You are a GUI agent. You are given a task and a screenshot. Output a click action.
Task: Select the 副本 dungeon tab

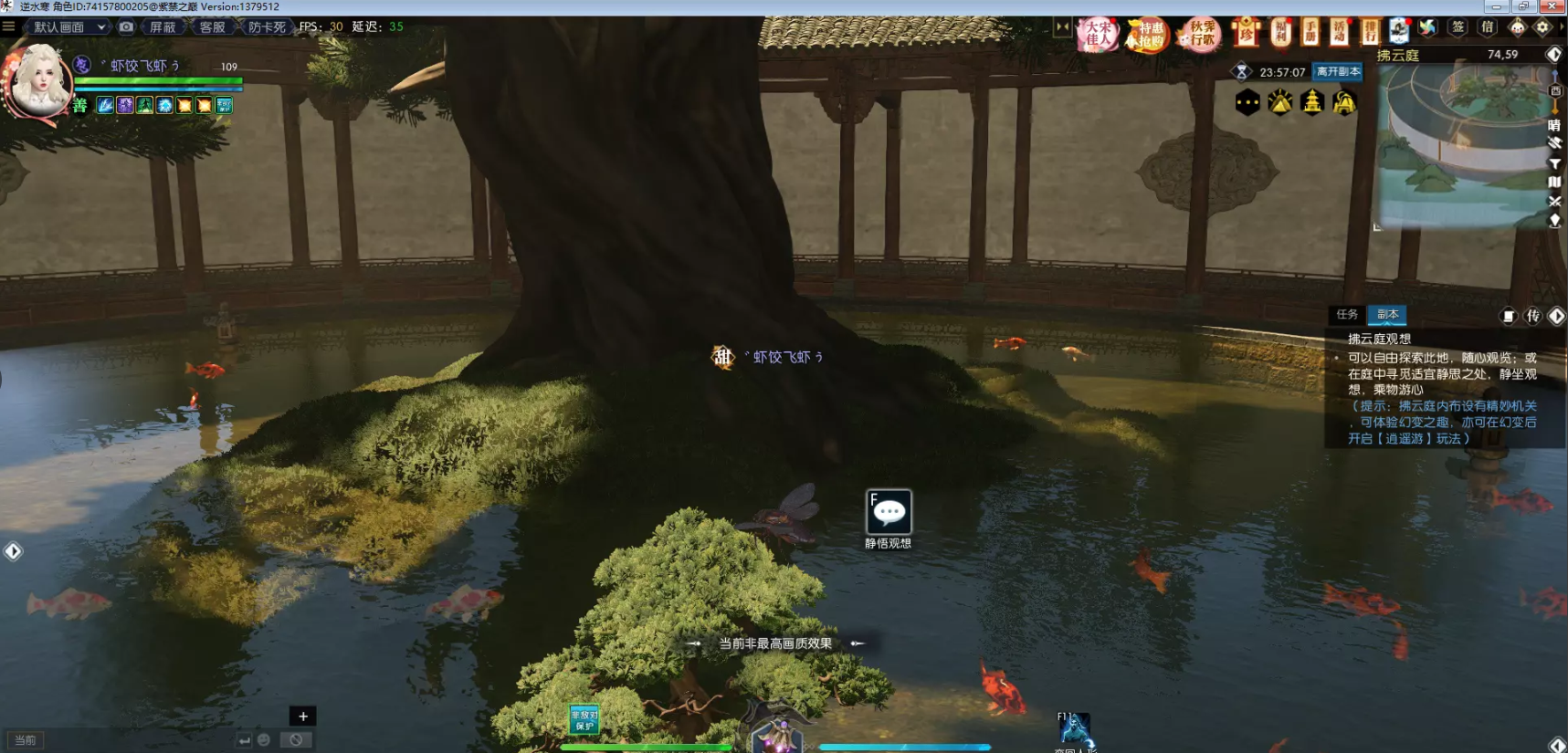pyautogui.click(x=1388, y=315)
